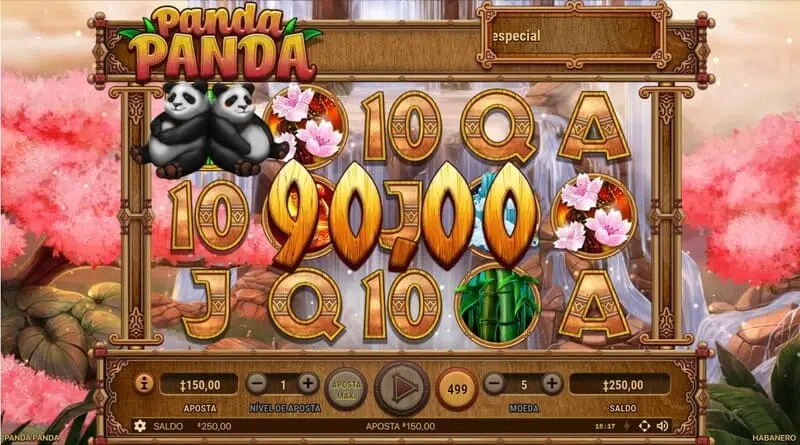Spin the reels with the play button
The image size is (800, 445).
pos(399,386)
